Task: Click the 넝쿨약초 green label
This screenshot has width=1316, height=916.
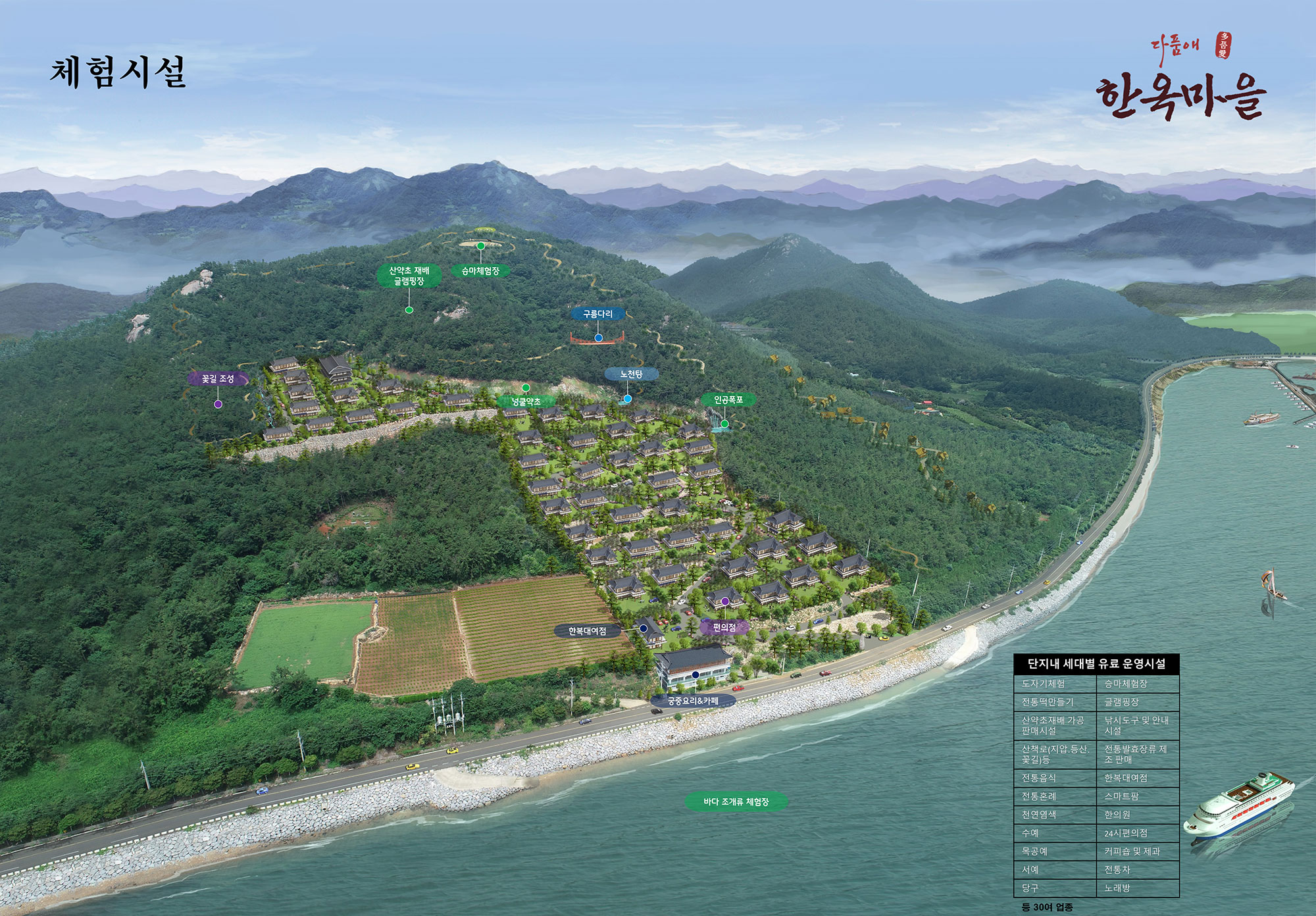Action: point(526,401)
